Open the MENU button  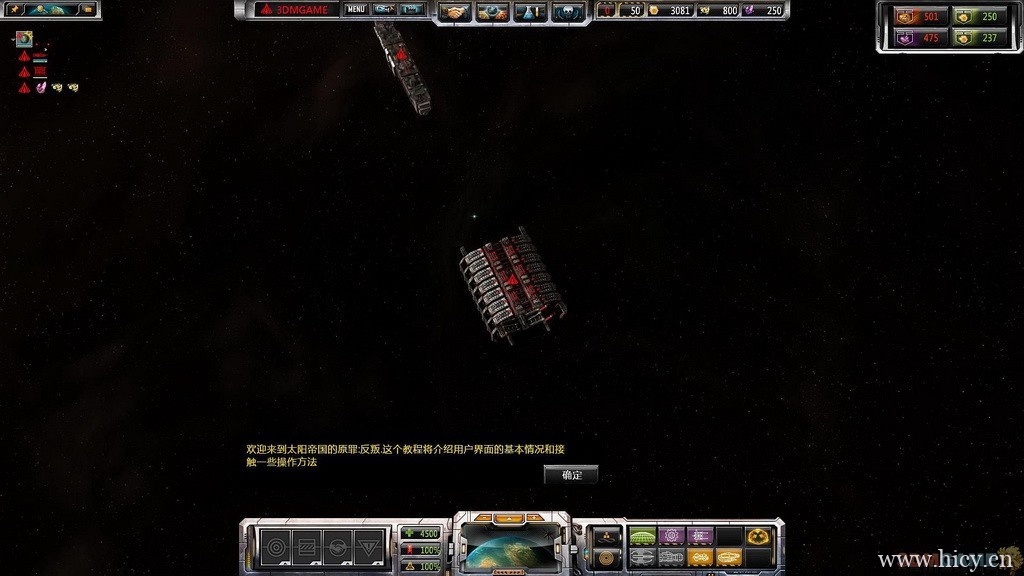click(356, 10)
